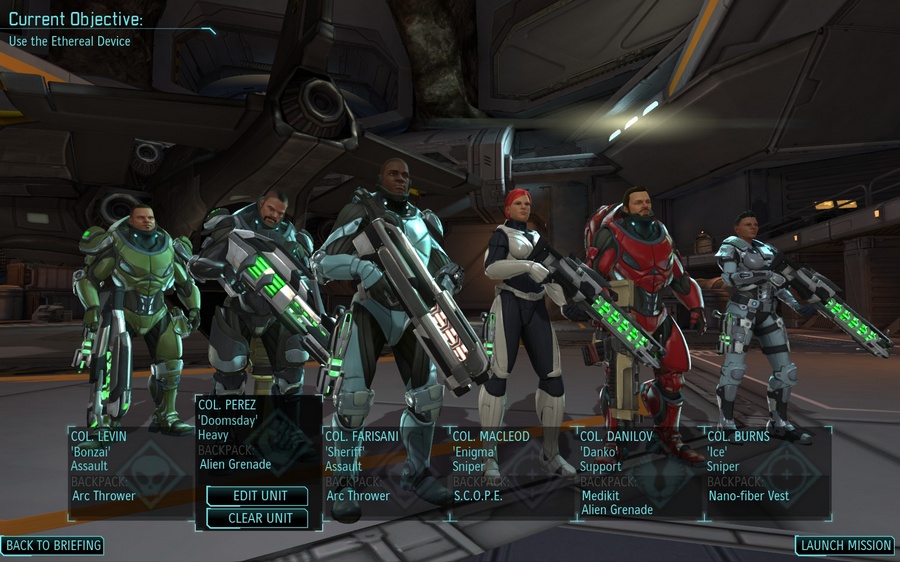Select Col. Levin 'Bonzai' squad slot

130,472
